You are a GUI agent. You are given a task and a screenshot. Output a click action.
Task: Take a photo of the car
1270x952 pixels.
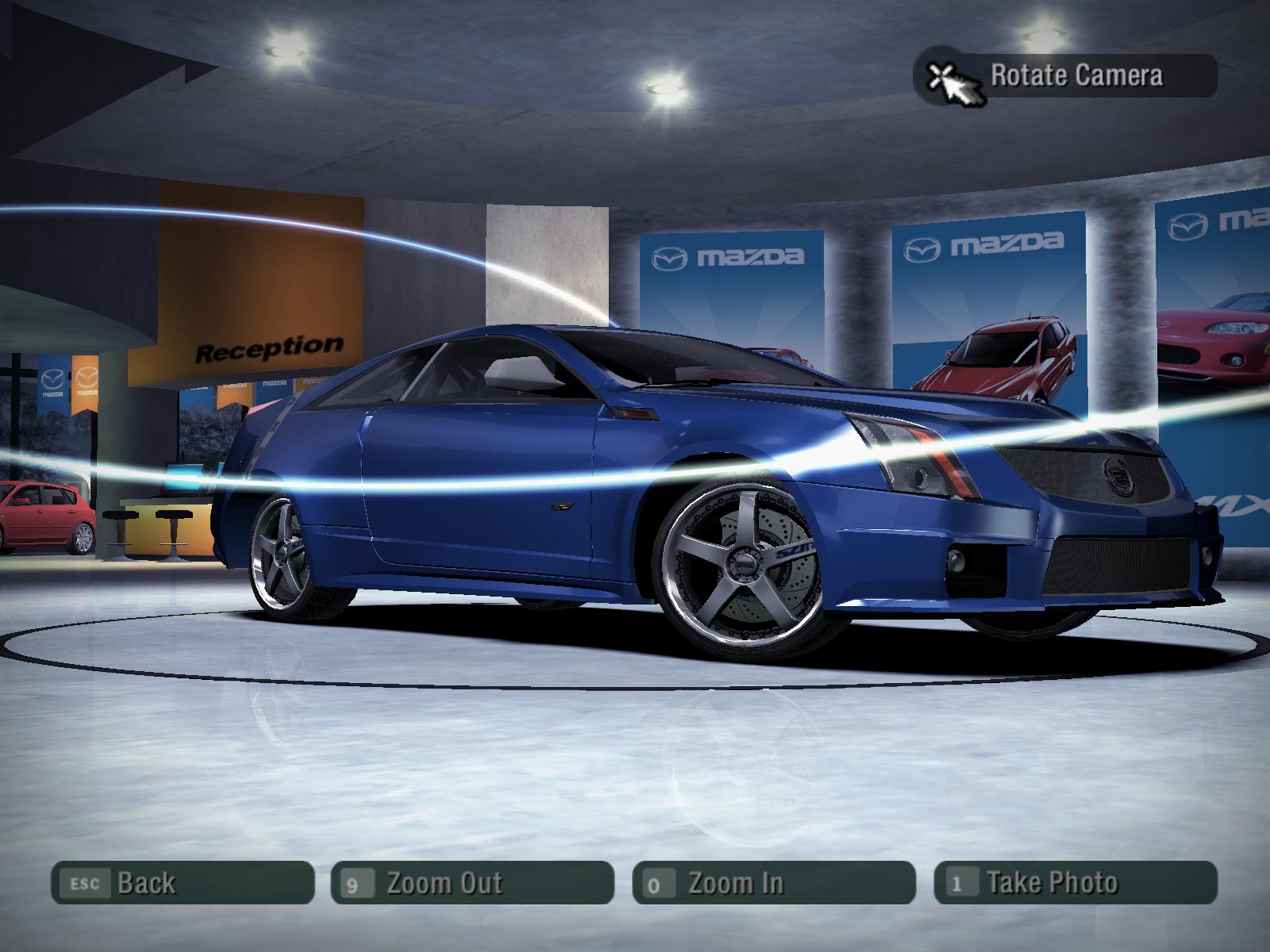[1076, 883]
